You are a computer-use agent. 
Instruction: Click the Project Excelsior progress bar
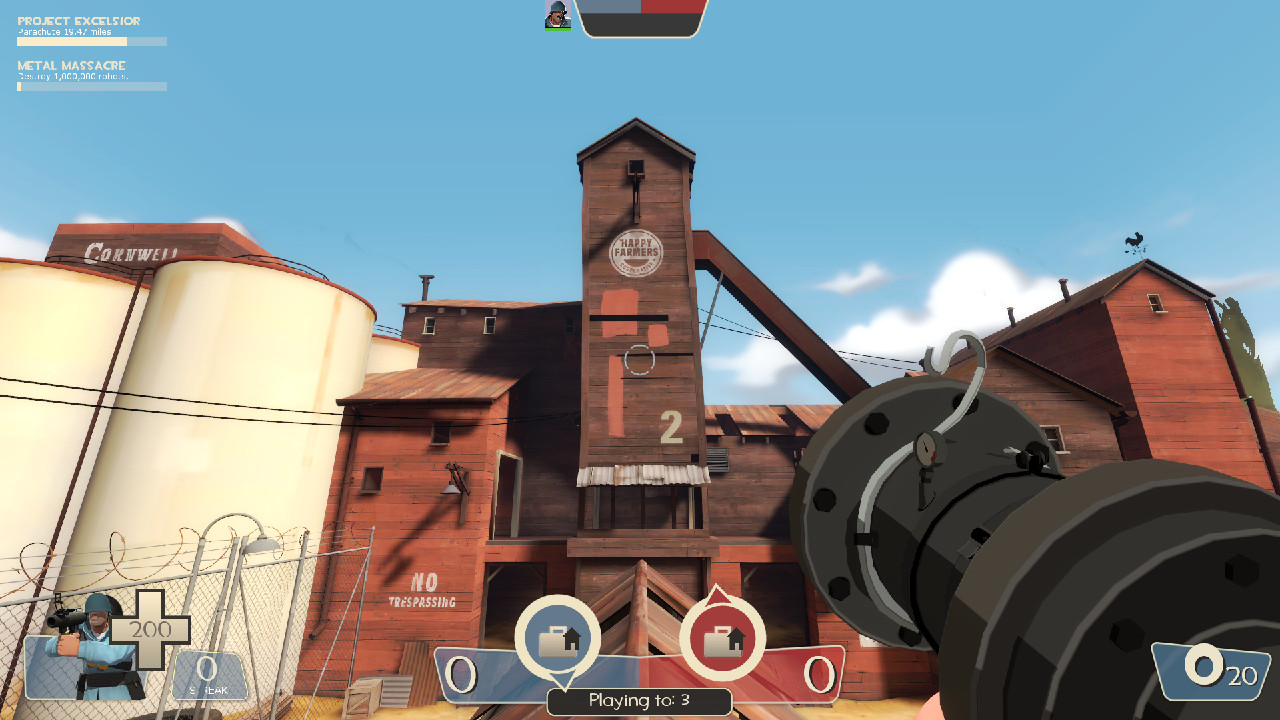(90, 41)
